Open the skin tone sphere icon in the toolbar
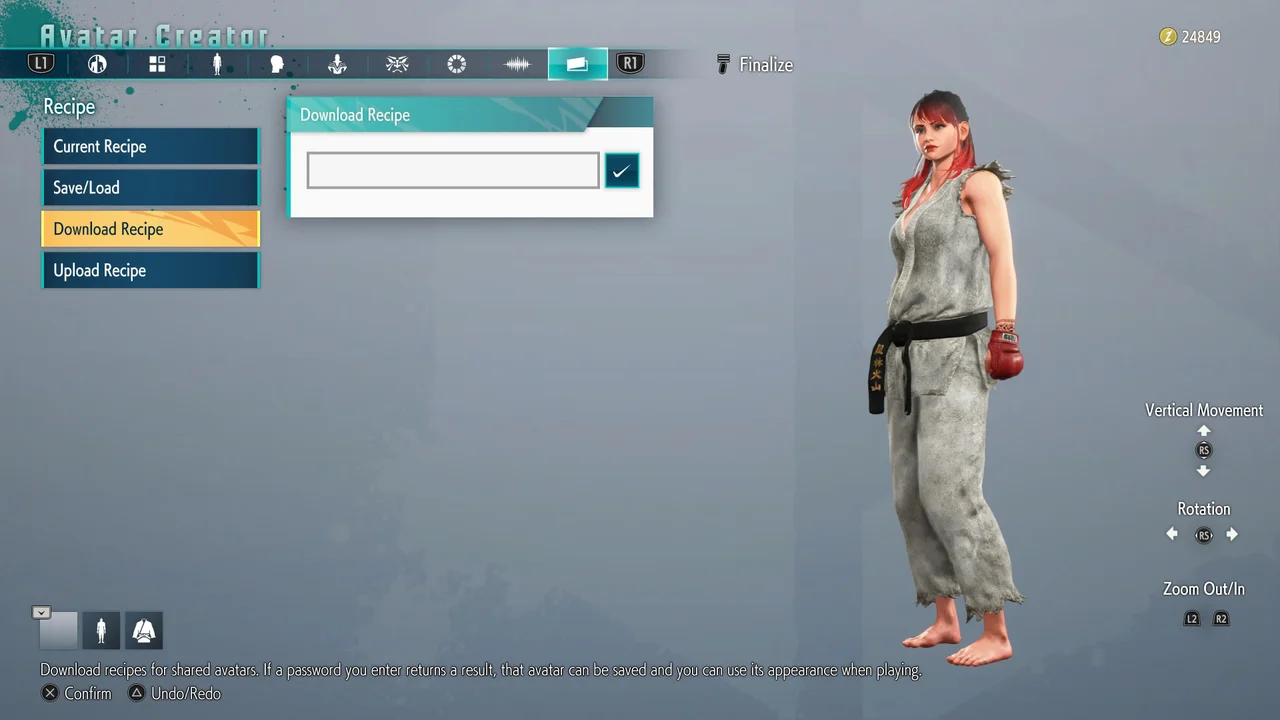The image size is (1280, 720). point(97,64)
